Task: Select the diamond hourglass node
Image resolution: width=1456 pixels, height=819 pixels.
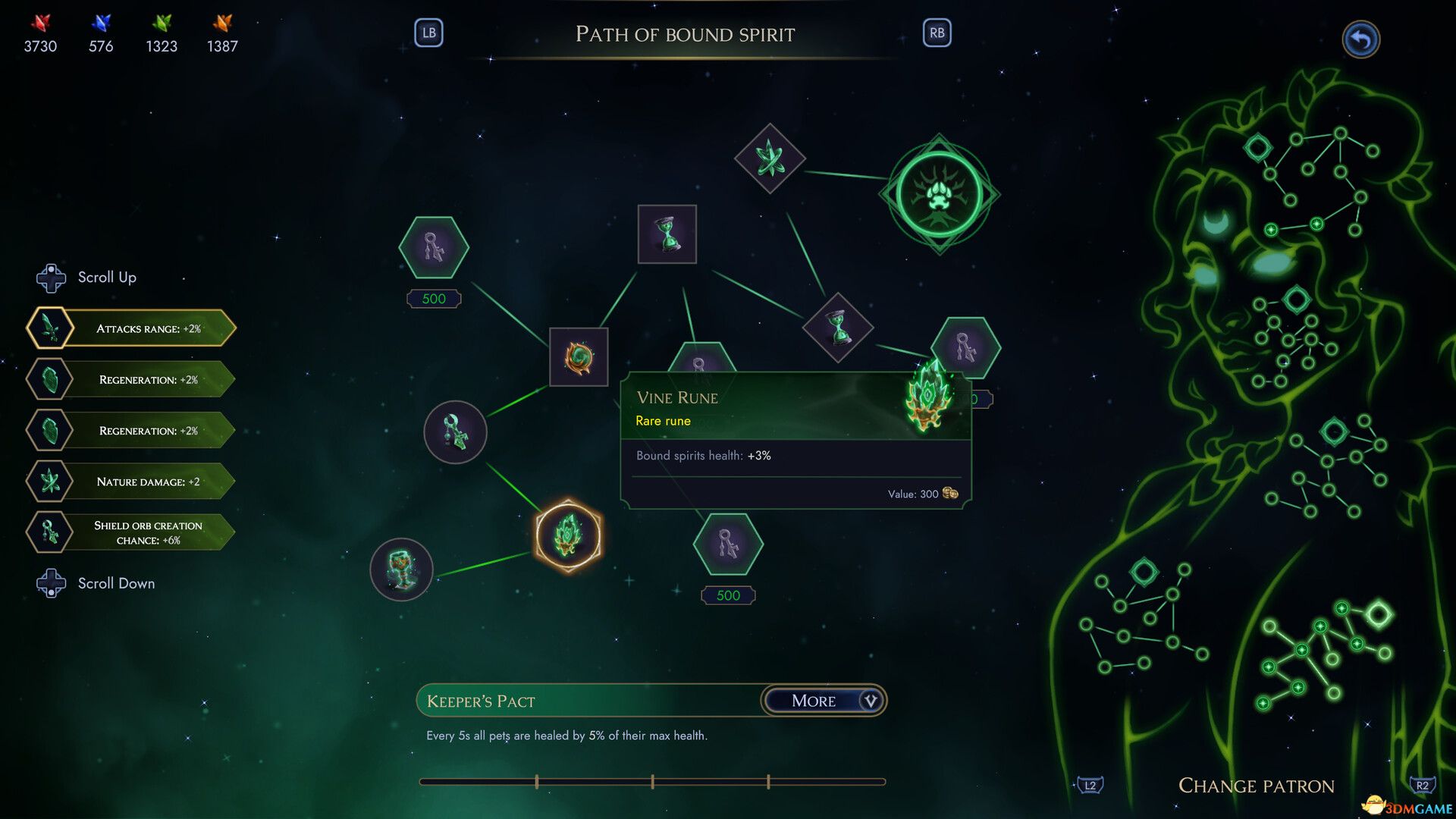Action: coord(838,328)
